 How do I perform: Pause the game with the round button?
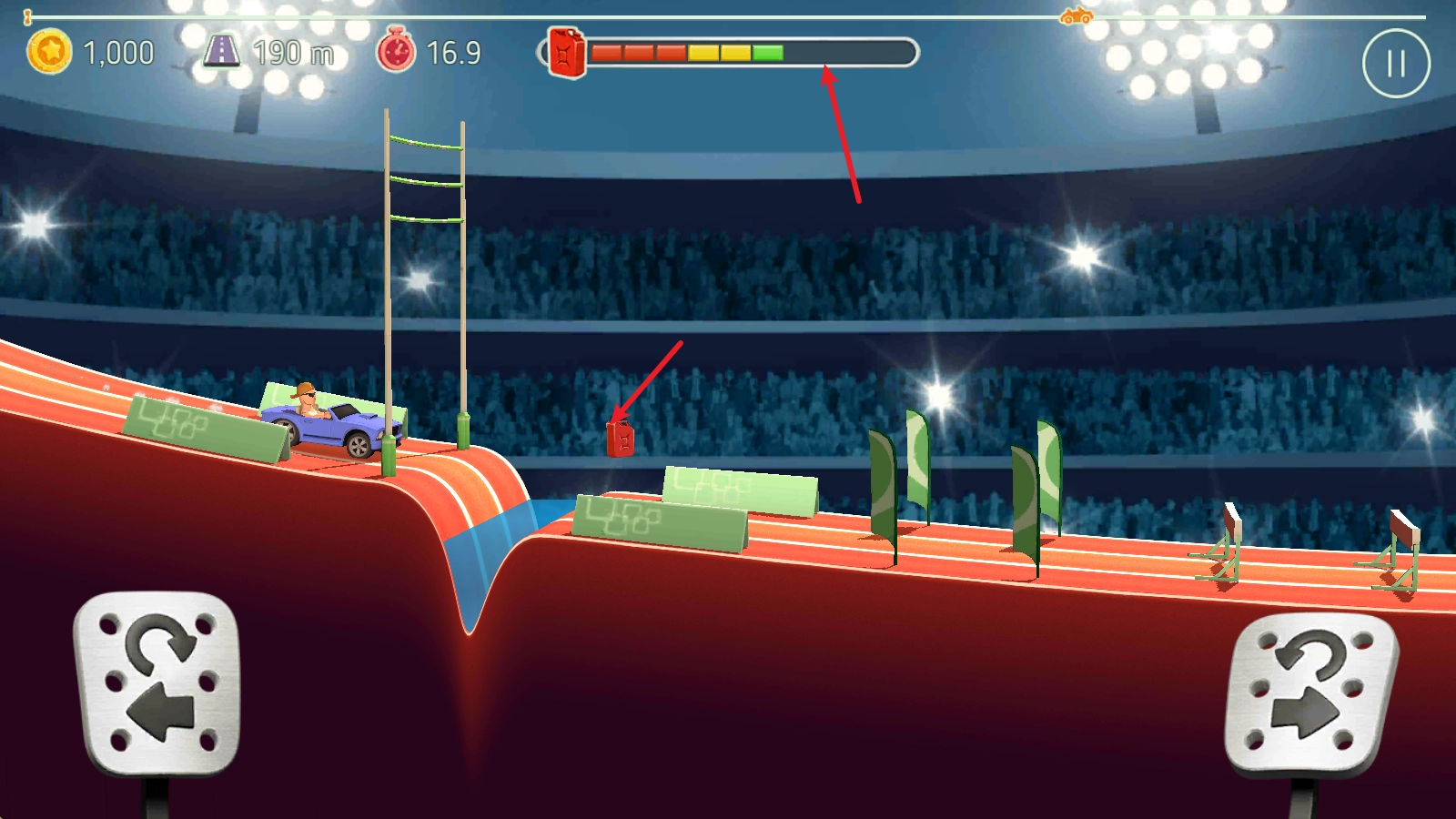(x=1396, y=64)
